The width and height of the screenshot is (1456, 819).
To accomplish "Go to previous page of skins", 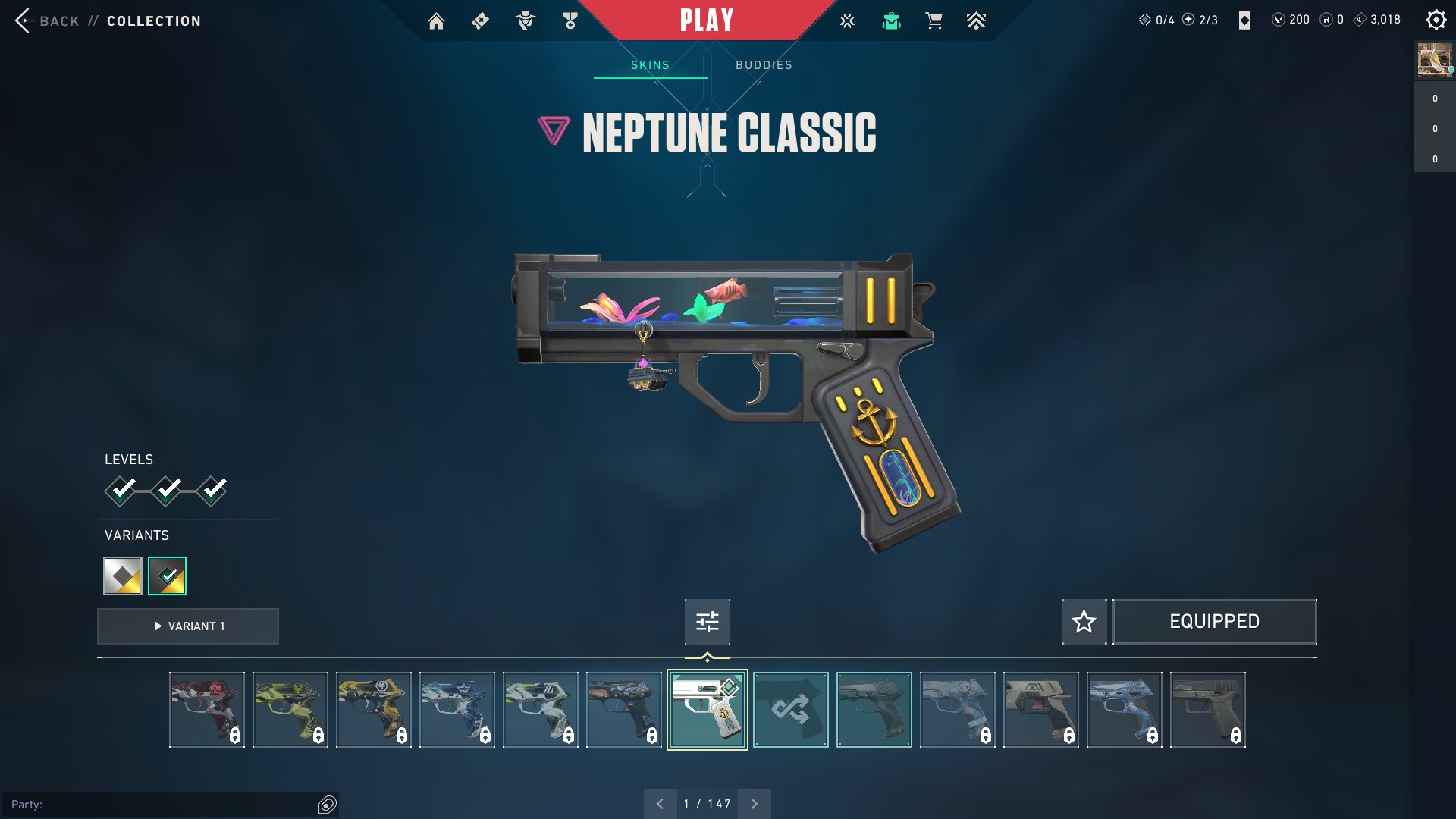I will click(659, 802).
